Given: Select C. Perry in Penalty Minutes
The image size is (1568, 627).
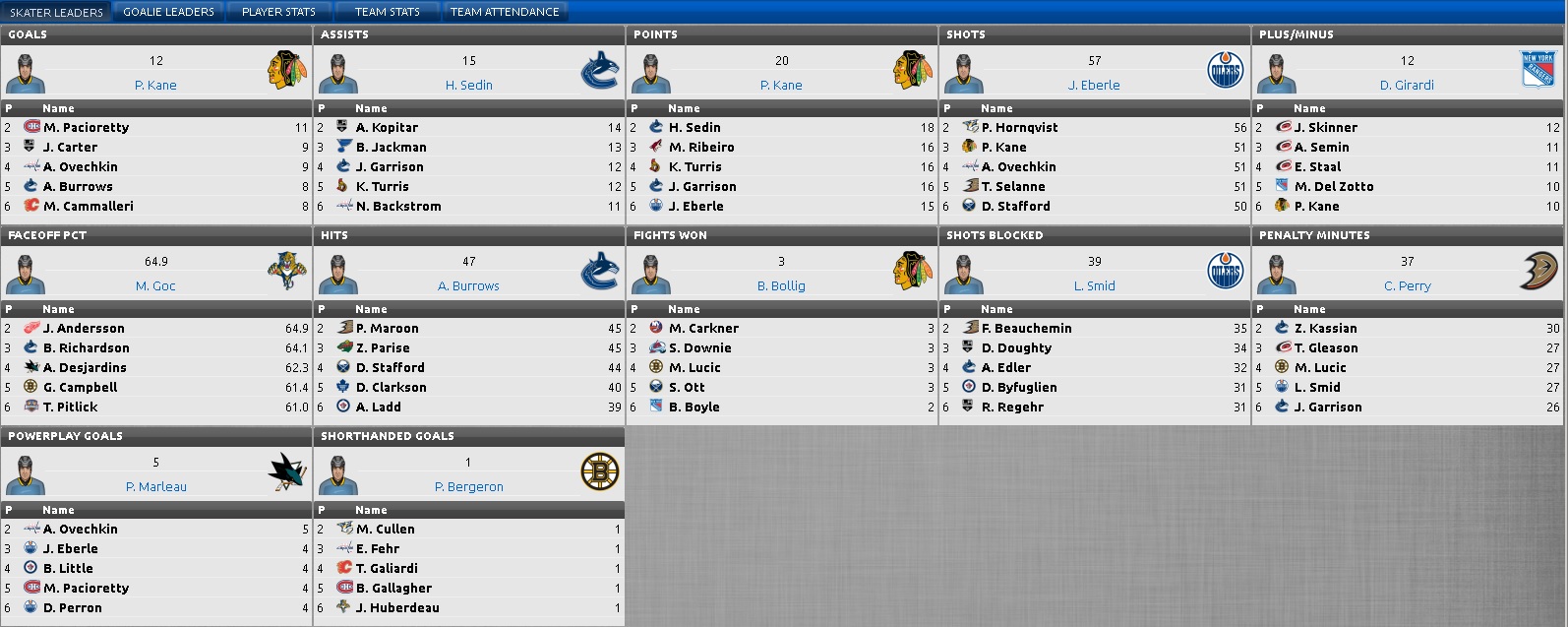Looking at the screenshot, I should tap(1407, 286).
